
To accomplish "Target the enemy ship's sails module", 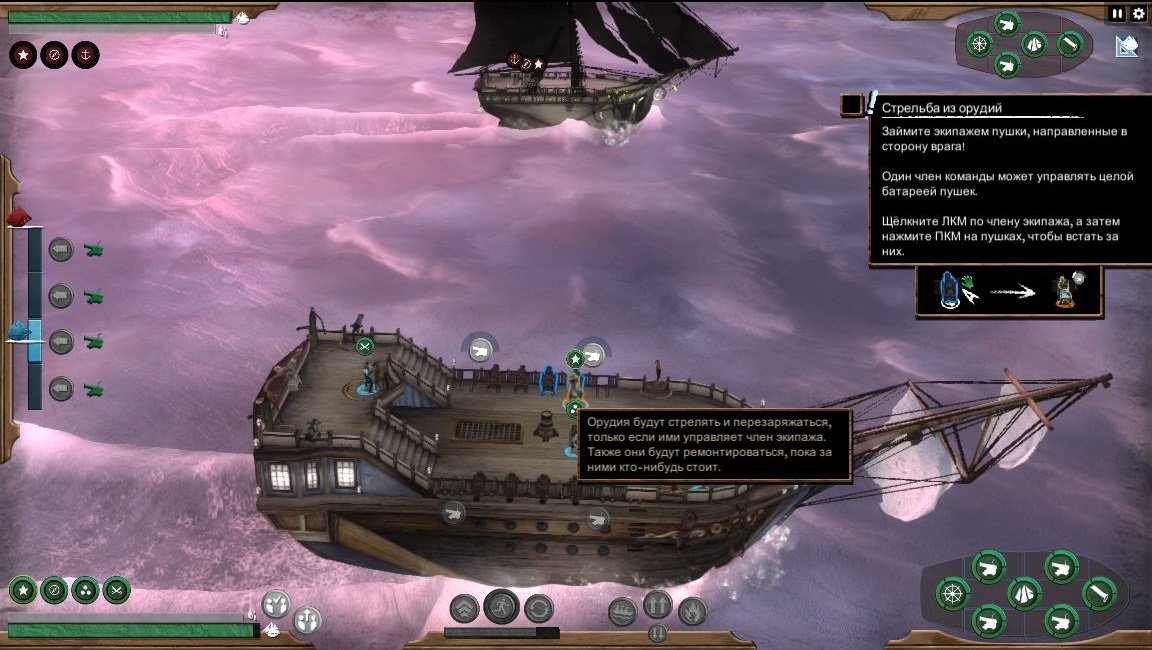I will click(1034, 43).
